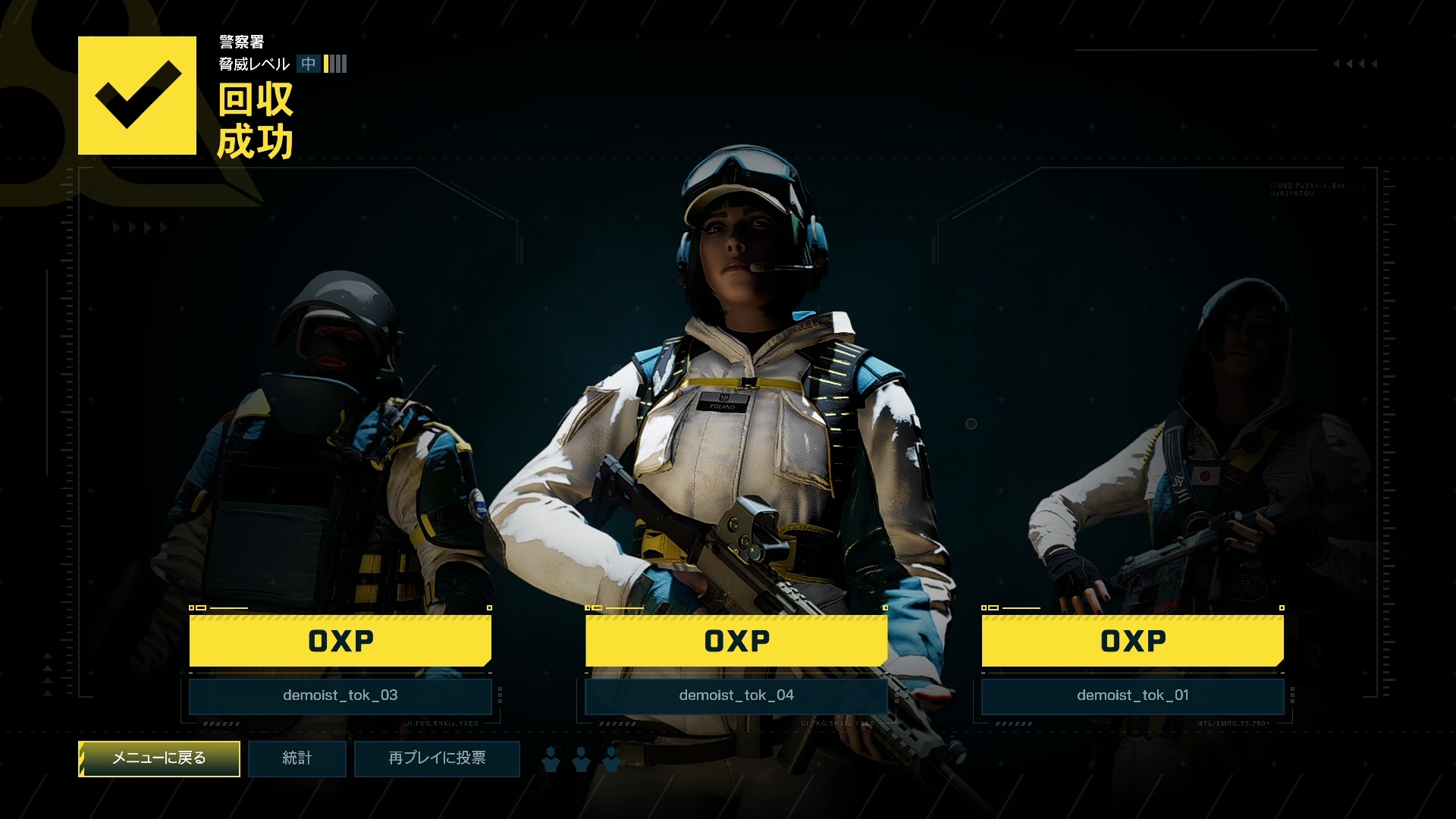Choose the demoist_tok_04 player name plate
1456x819 pixels.
tap(736, 695)
